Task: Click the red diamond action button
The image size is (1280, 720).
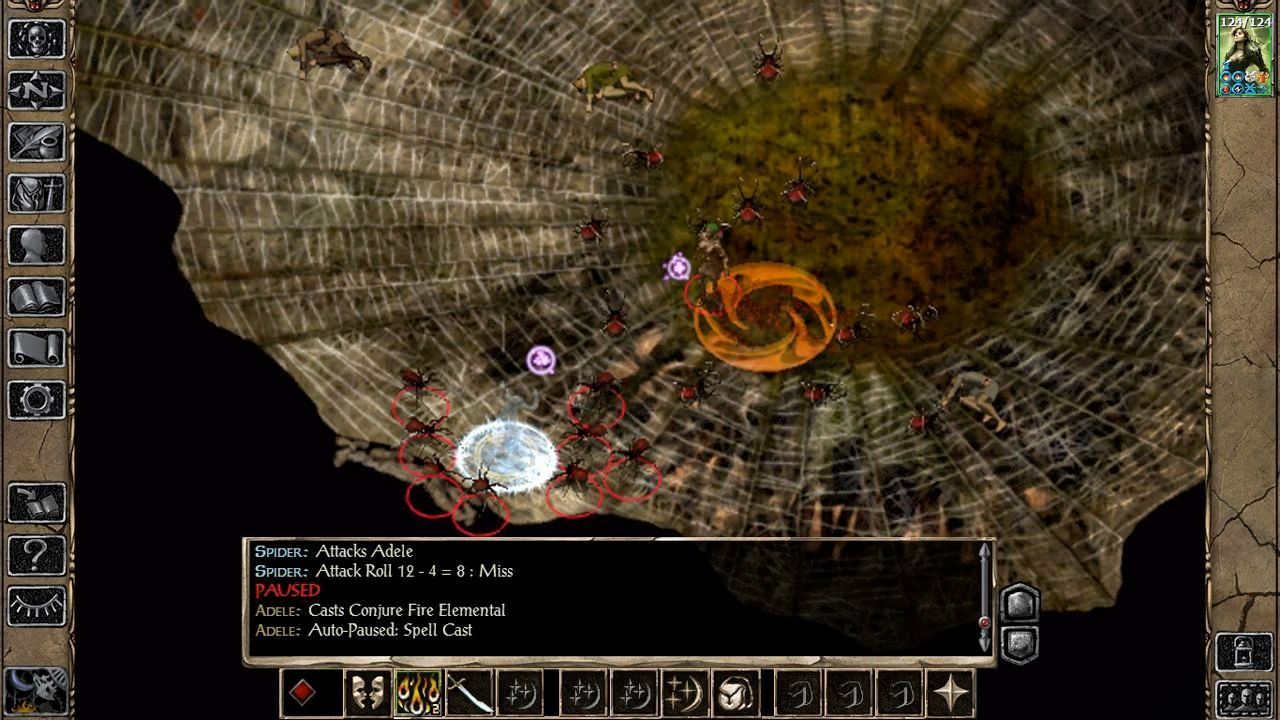Action: coord(302,692)
